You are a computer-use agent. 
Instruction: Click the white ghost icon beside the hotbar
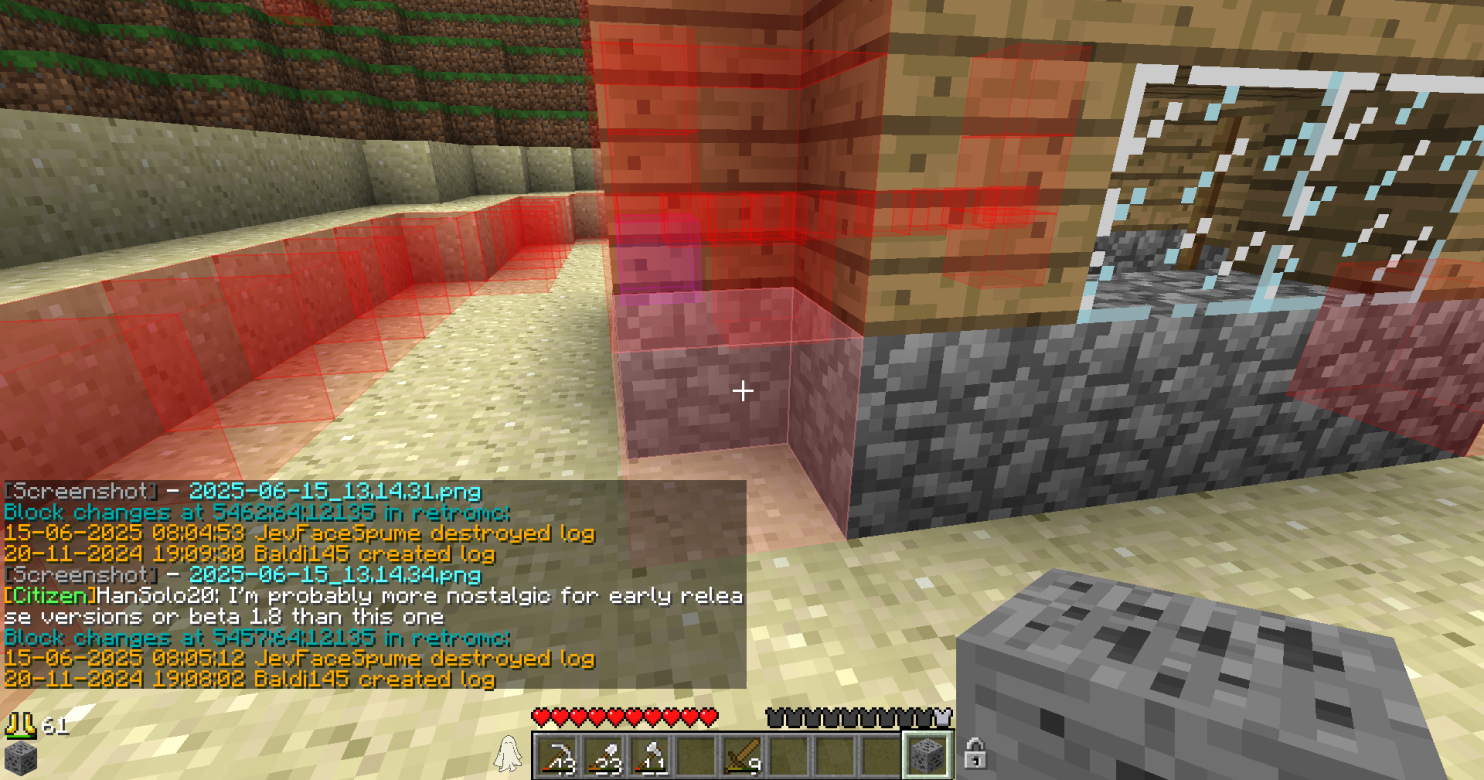pos(508,752)
